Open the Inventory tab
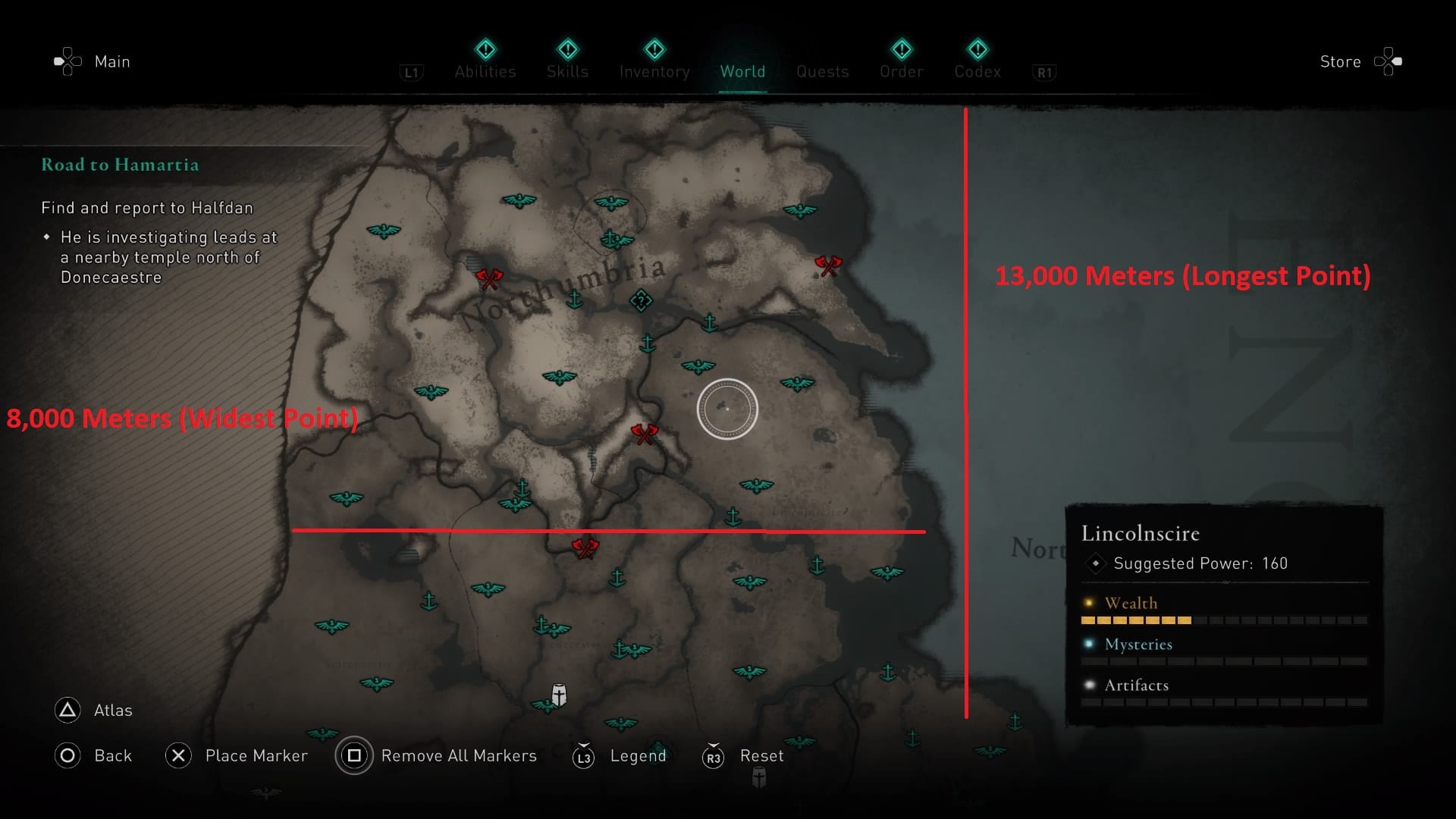Viewport: 1456px width, 819px height. point(654,71)
